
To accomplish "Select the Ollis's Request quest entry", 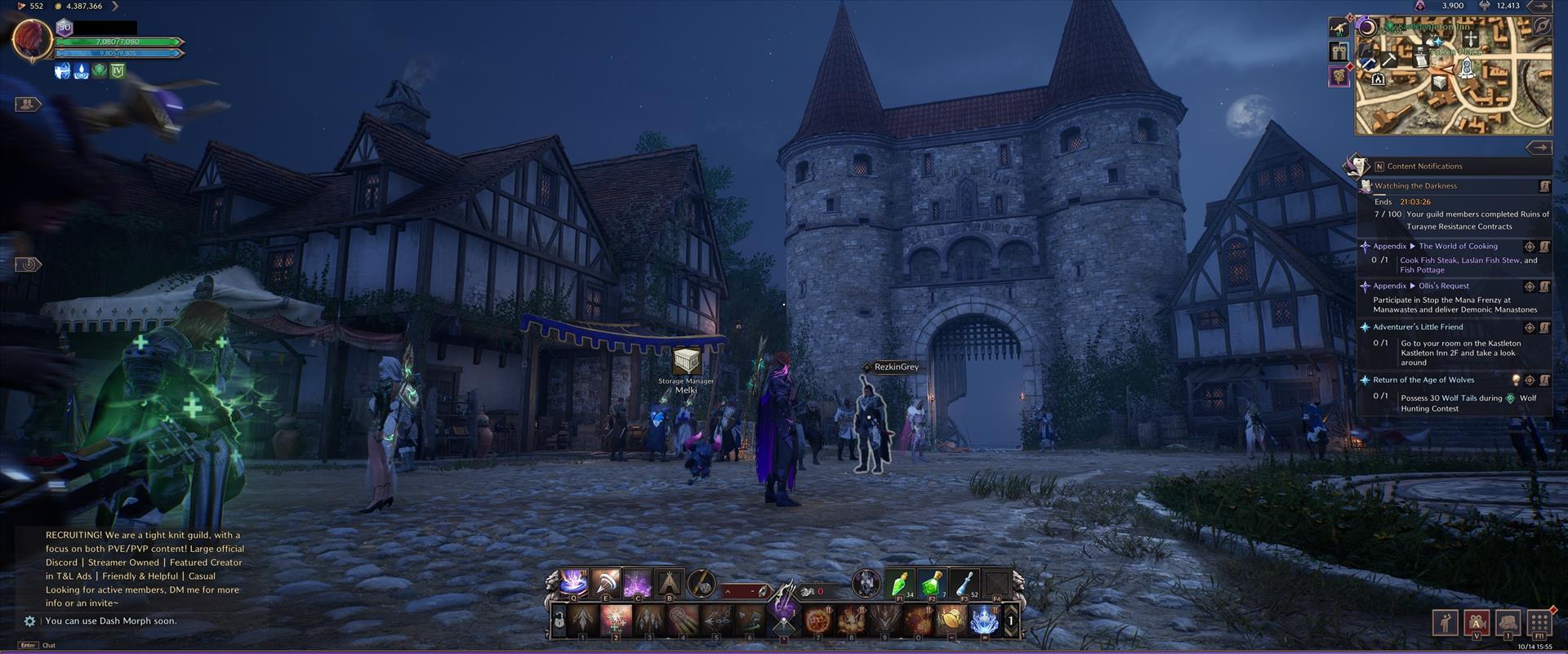I will pos(1443,287).
